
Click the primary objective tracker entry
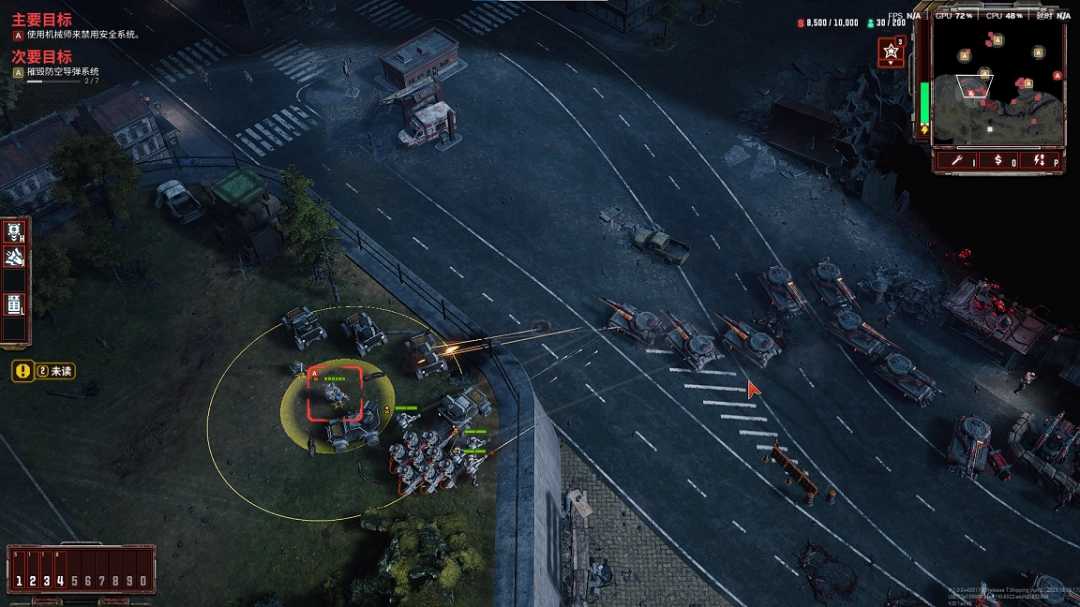click(76, 34)
